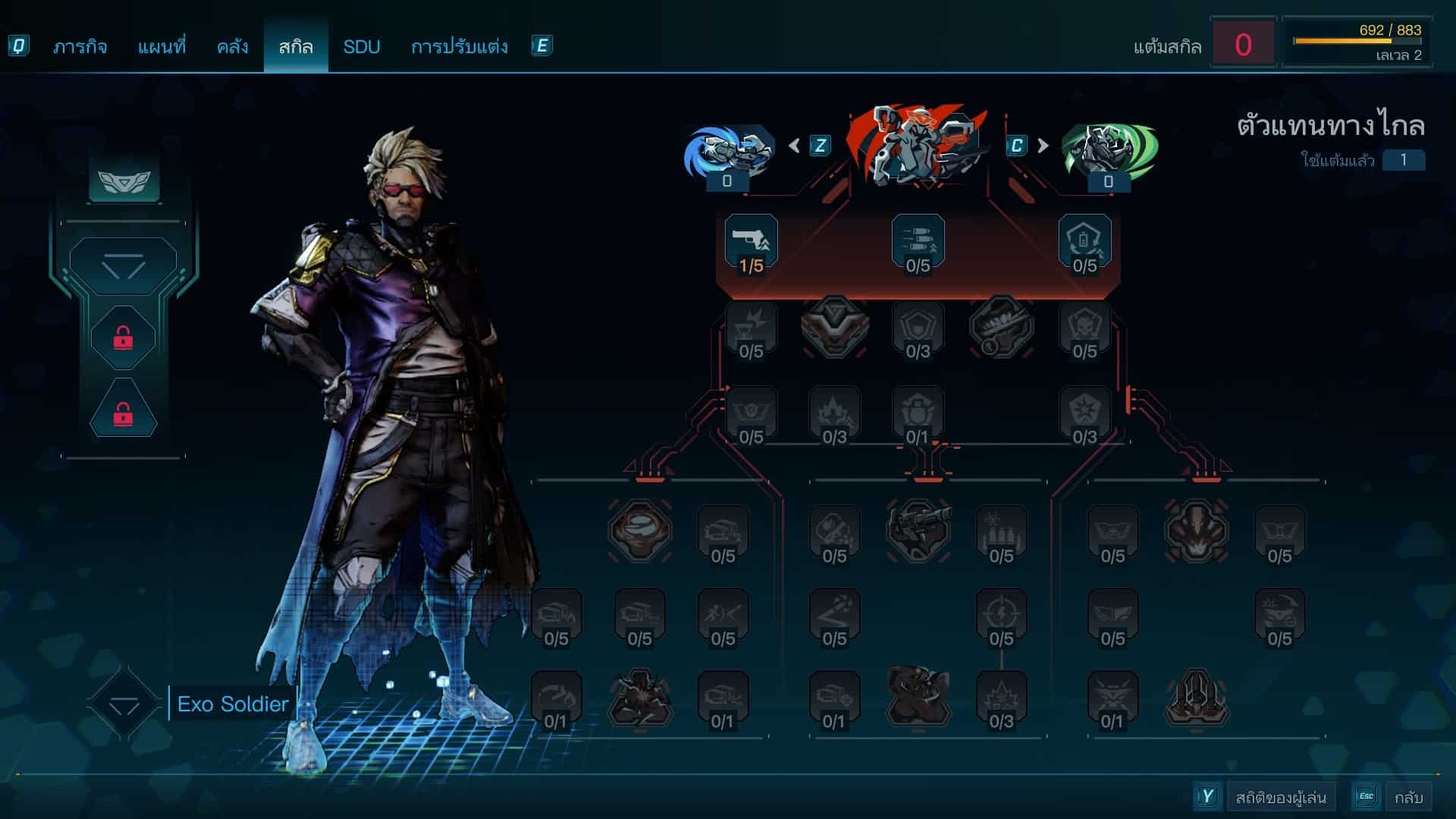Click the winged emblem slot on left panel
The width and height of the screenshot is (1456, 819).
point(124,180)
